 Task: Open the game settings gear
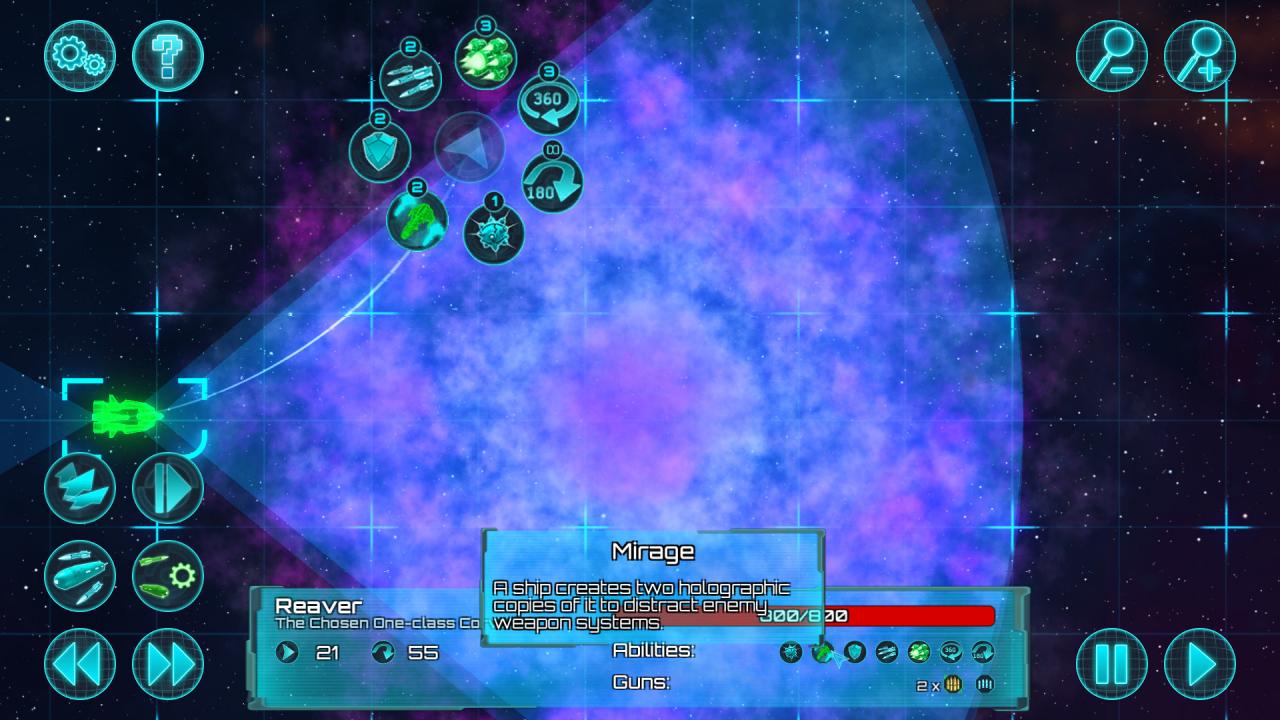(x=80, y=55)
